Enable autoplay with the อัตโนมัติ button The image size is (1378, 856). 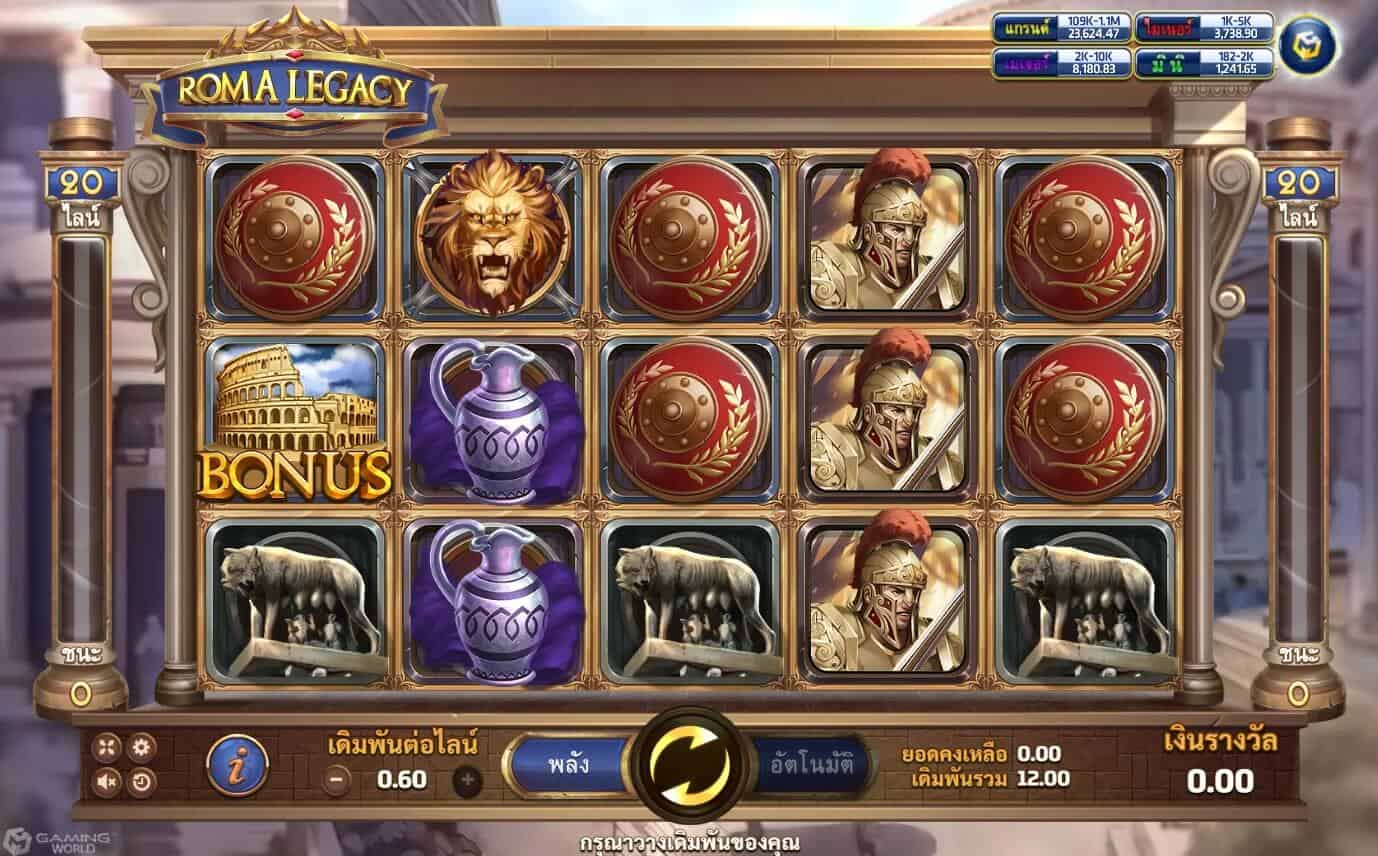(812, 766)
